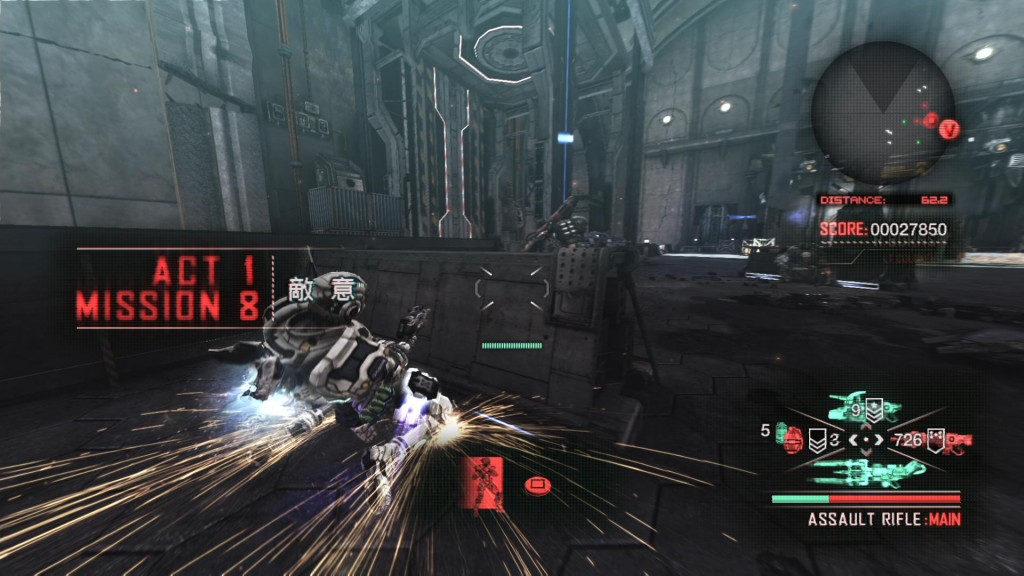Screen dimensions: 1024x576
Task: Select the red assault rifle weapon slot
Action: (957, 439)
